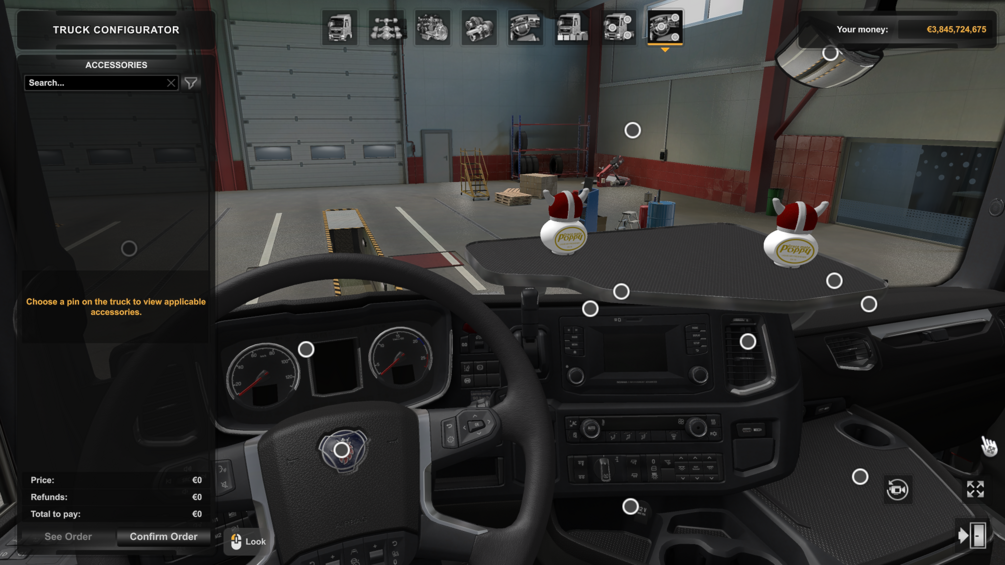The width and height of the screenshot is (1005, 565).
Task: Exit the configurator via the door icon
Action: (x=973, y=536)
